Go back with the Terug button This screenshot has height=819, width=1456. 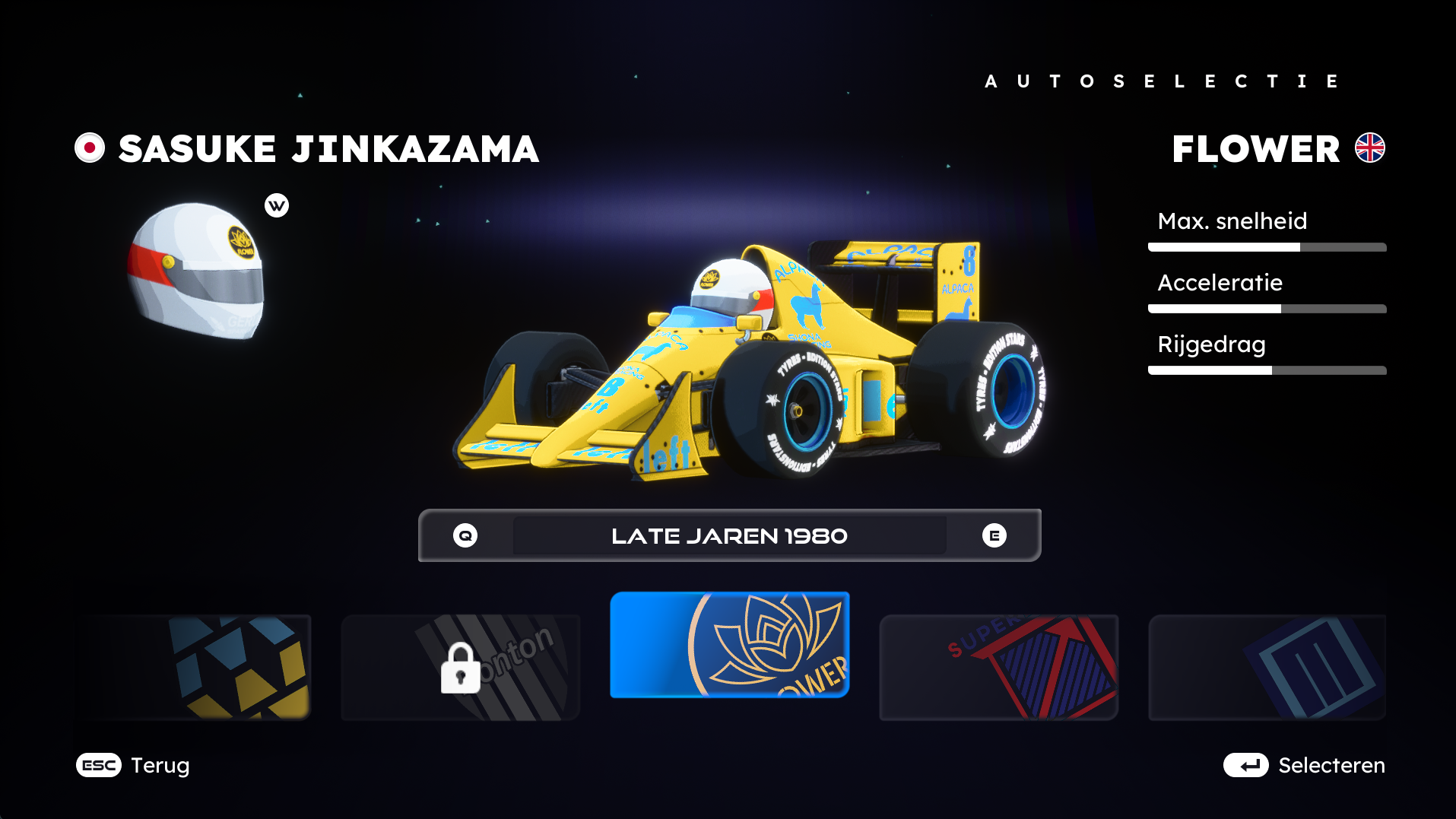[x=133, y=765]
